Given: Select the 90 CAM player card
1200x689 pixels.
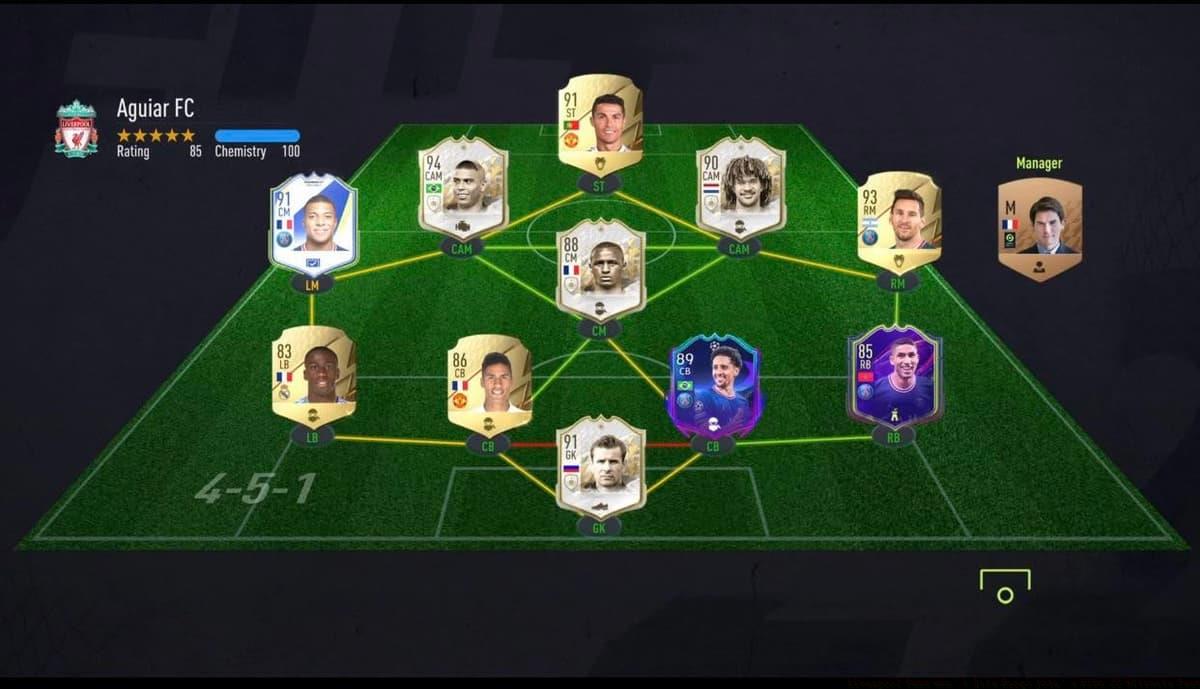Looking at the screenshot, I should [x=740, y=188].
